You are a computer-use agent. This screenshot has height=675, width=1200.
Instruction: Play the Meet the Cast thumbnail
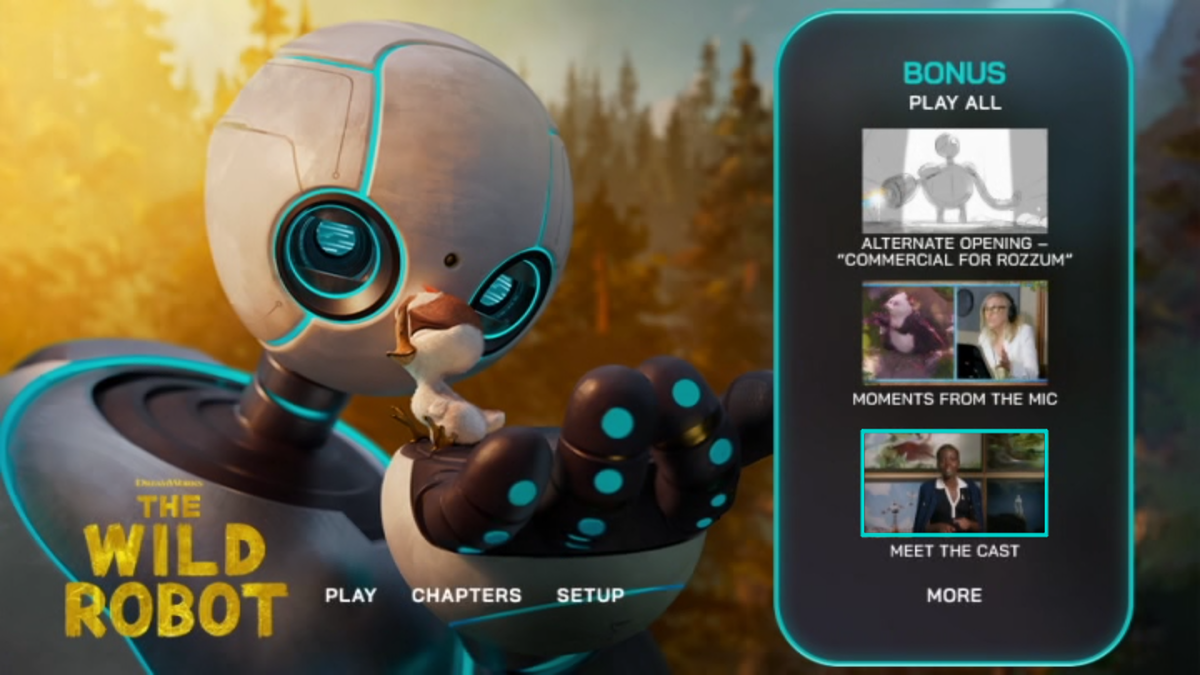click(x=954, y=483)
